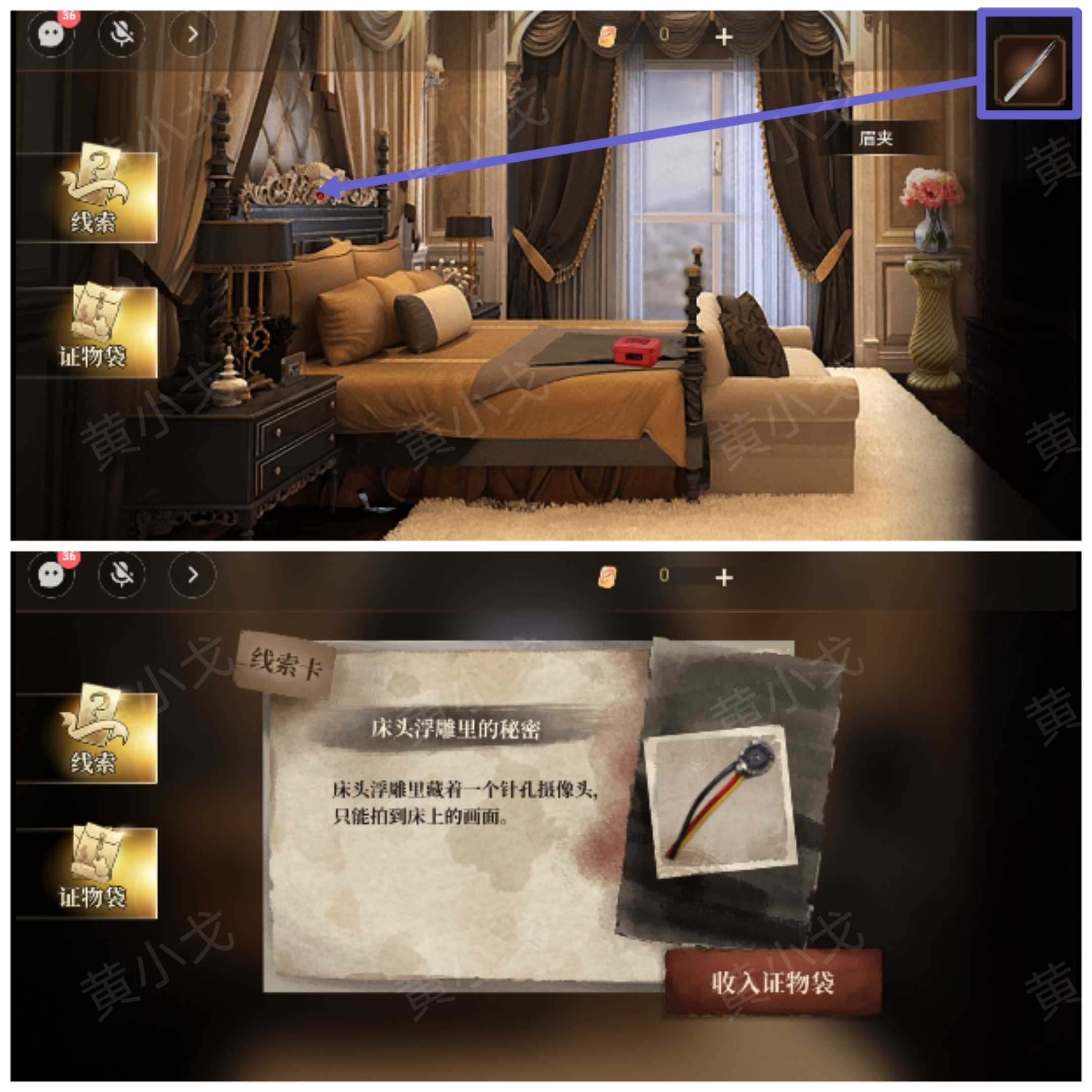Click the arrow button in the bedroom scene
Screen dimensions: 1092x1092
[193, 34]
